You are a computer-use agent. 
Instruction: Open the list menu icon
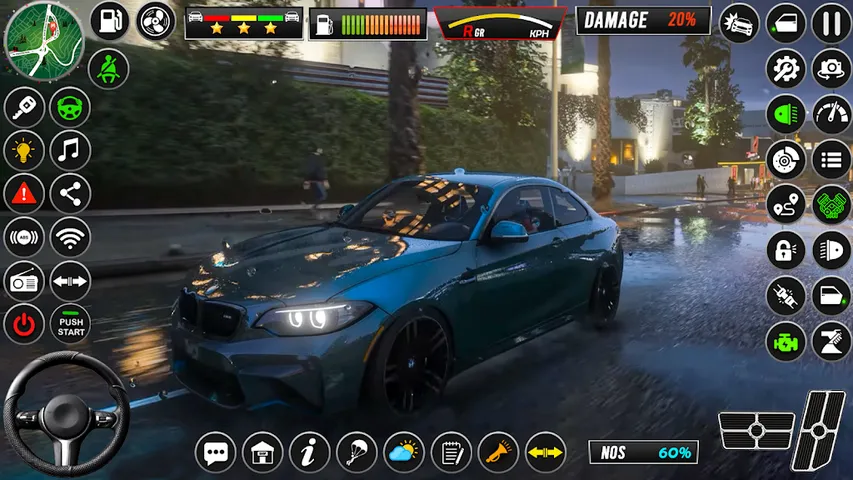tap(831, 159)
